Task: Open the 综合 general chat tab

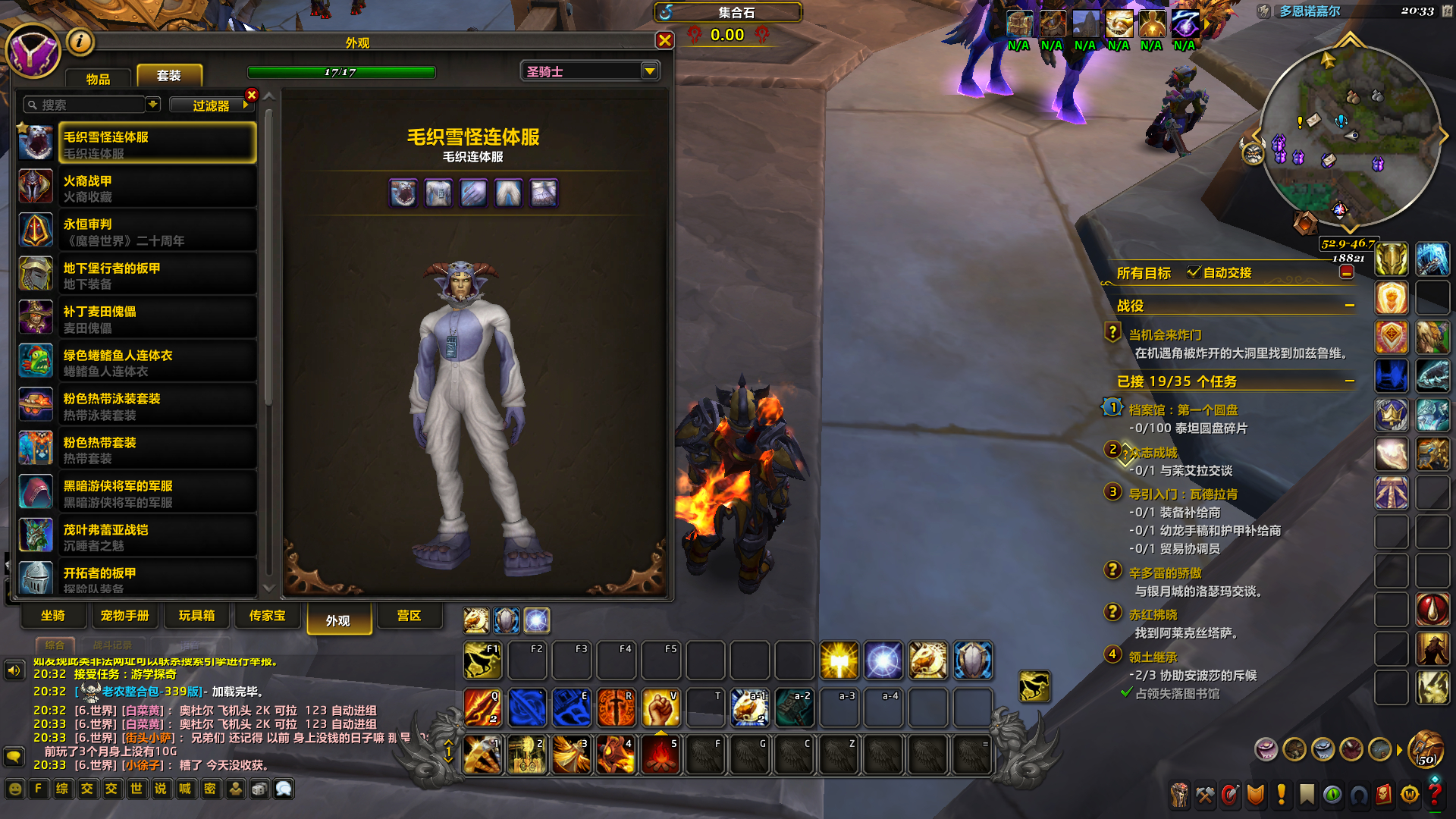Action: [x=55, y=645]
